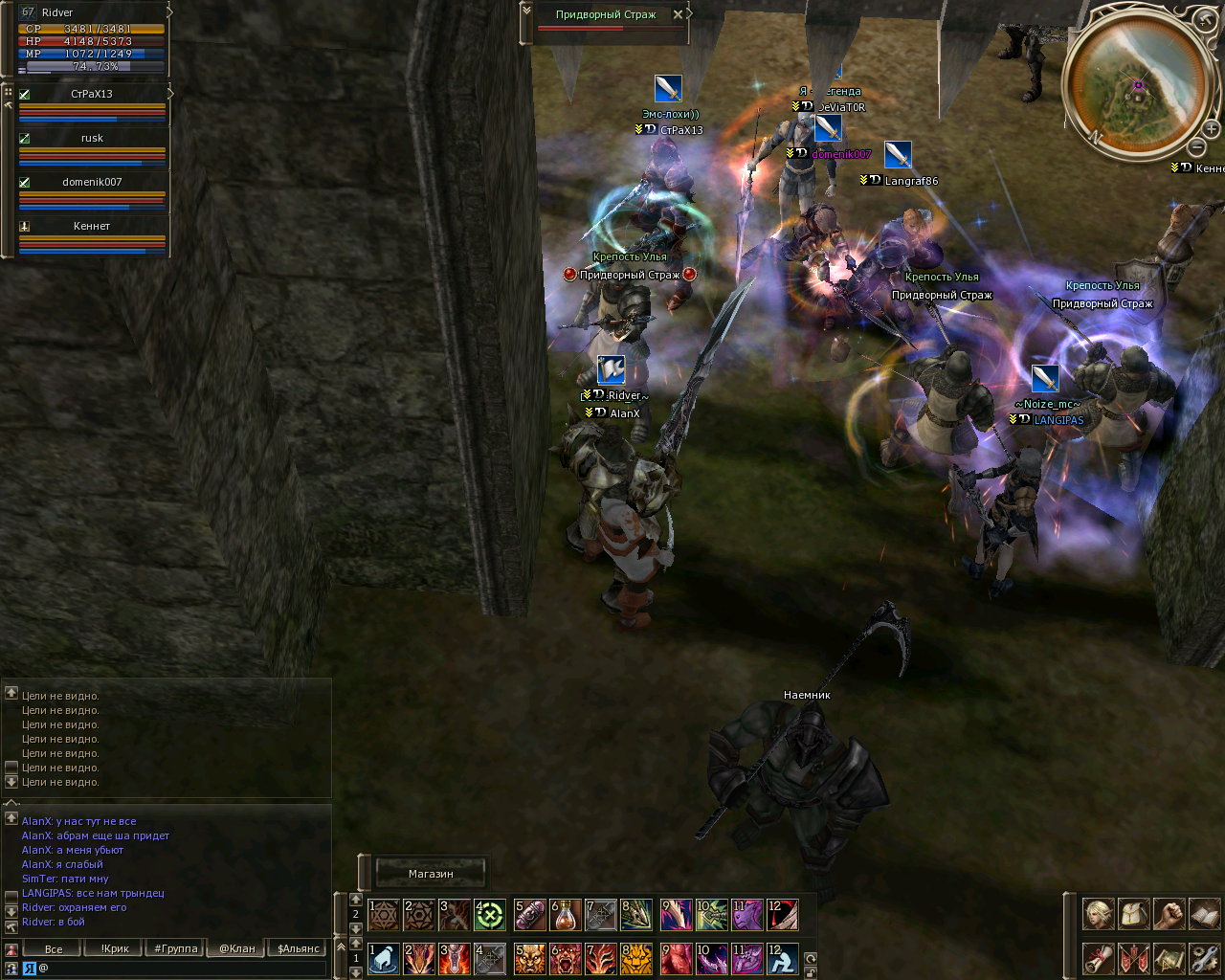
Task: Switch to the $Альянс chat tab
Action: (299, 949)
